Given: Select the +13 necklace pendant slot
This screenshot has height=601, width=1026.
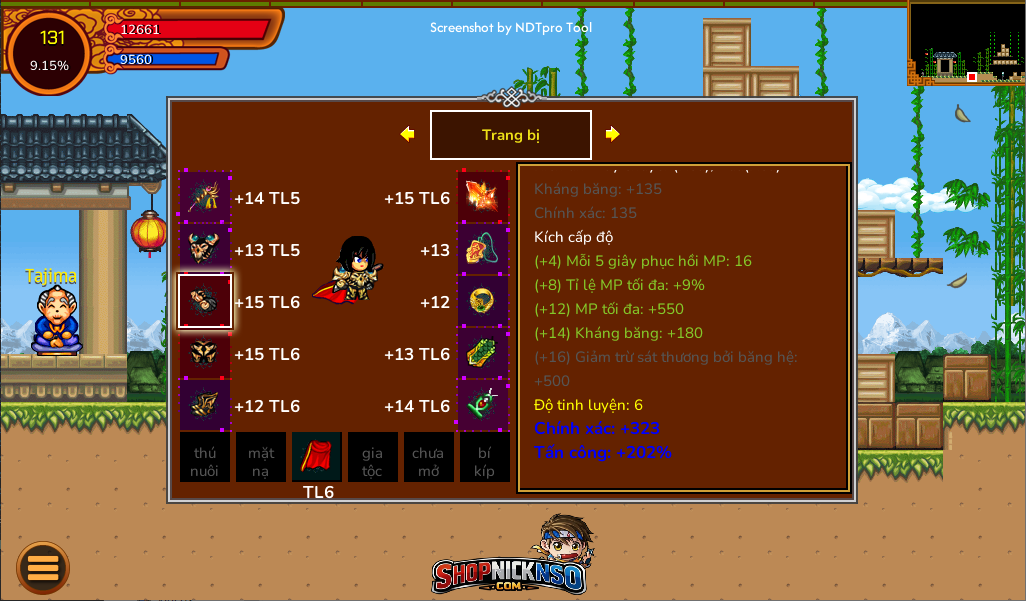Looking at the screenshot, I should (x=483, y=249).
